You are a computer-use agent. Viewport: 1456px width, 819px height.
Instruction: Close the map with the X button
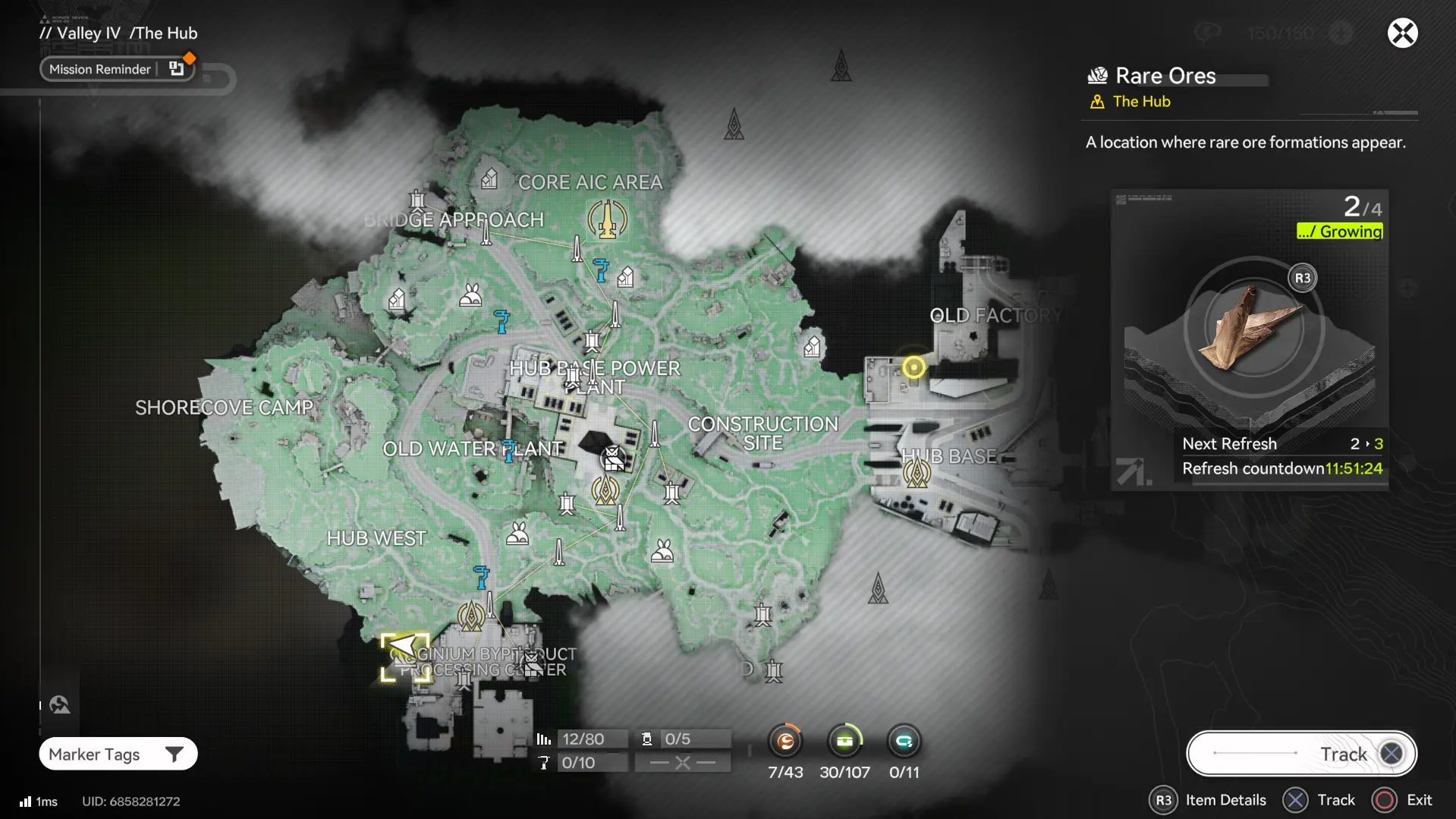pyautogui.click(x=1402, y=33)
